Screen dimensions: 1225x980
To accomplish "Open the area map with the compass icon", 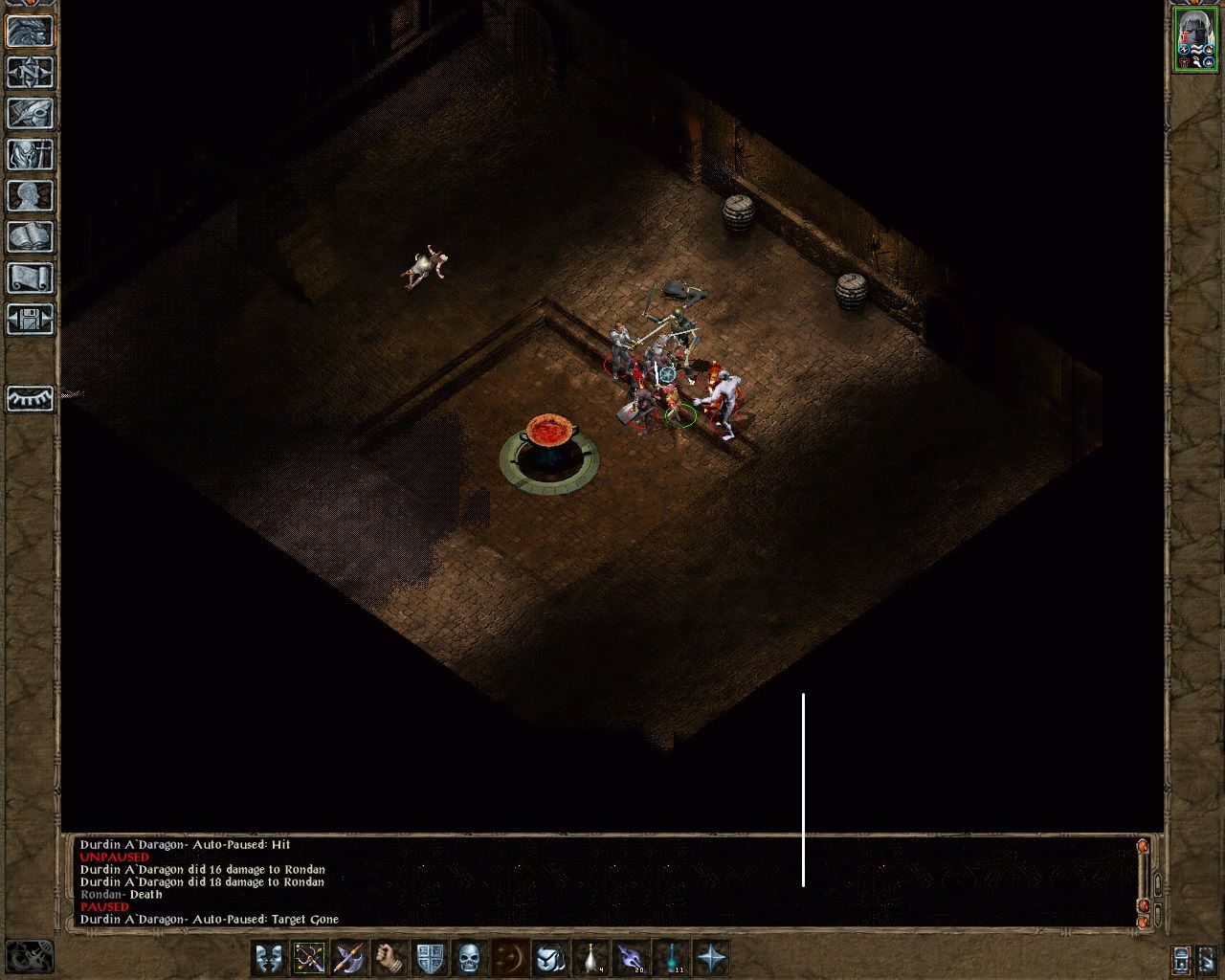I will [x=30, y=75].
